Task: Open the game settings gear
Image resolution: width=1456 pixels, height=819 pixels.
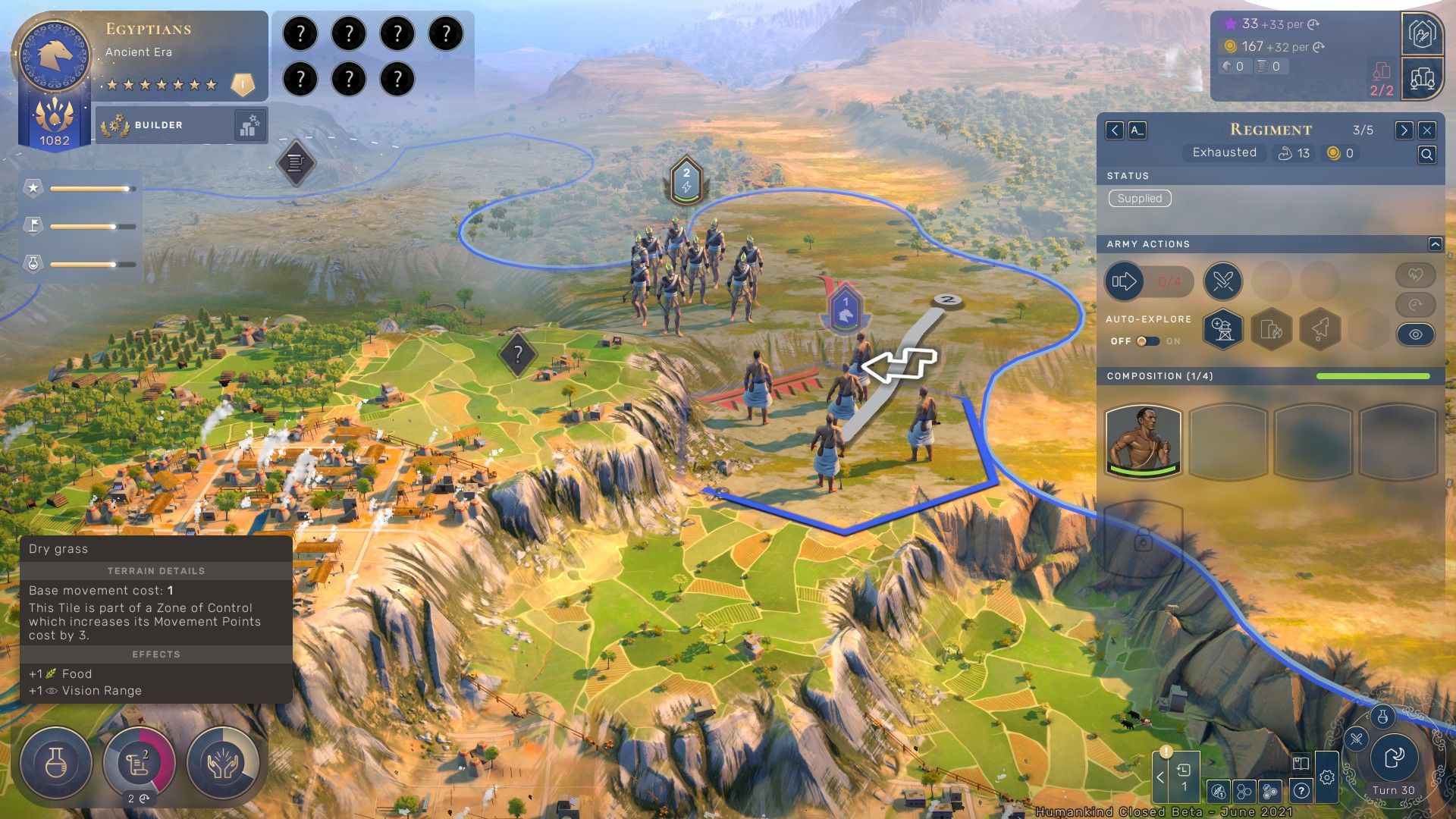Action: pos(1326,777)
